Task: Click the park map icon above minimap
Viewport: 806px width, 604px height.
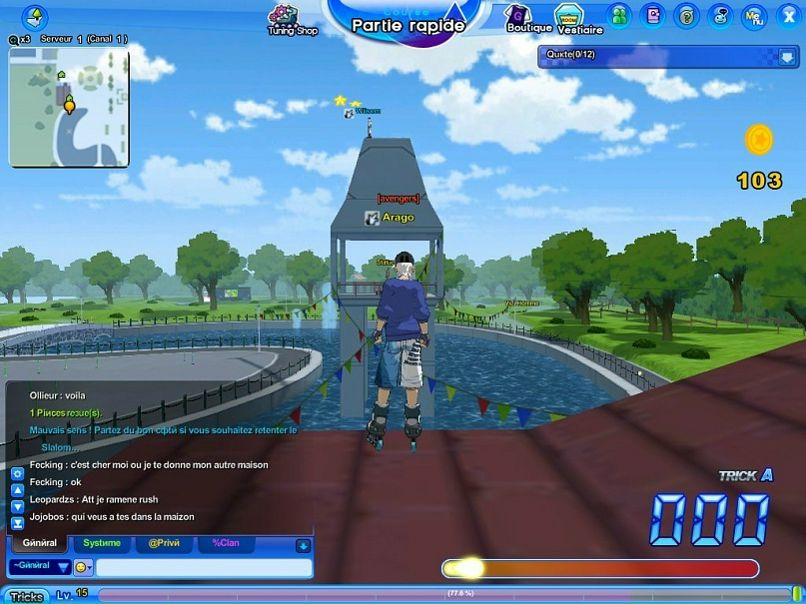Action: [35, 17]
